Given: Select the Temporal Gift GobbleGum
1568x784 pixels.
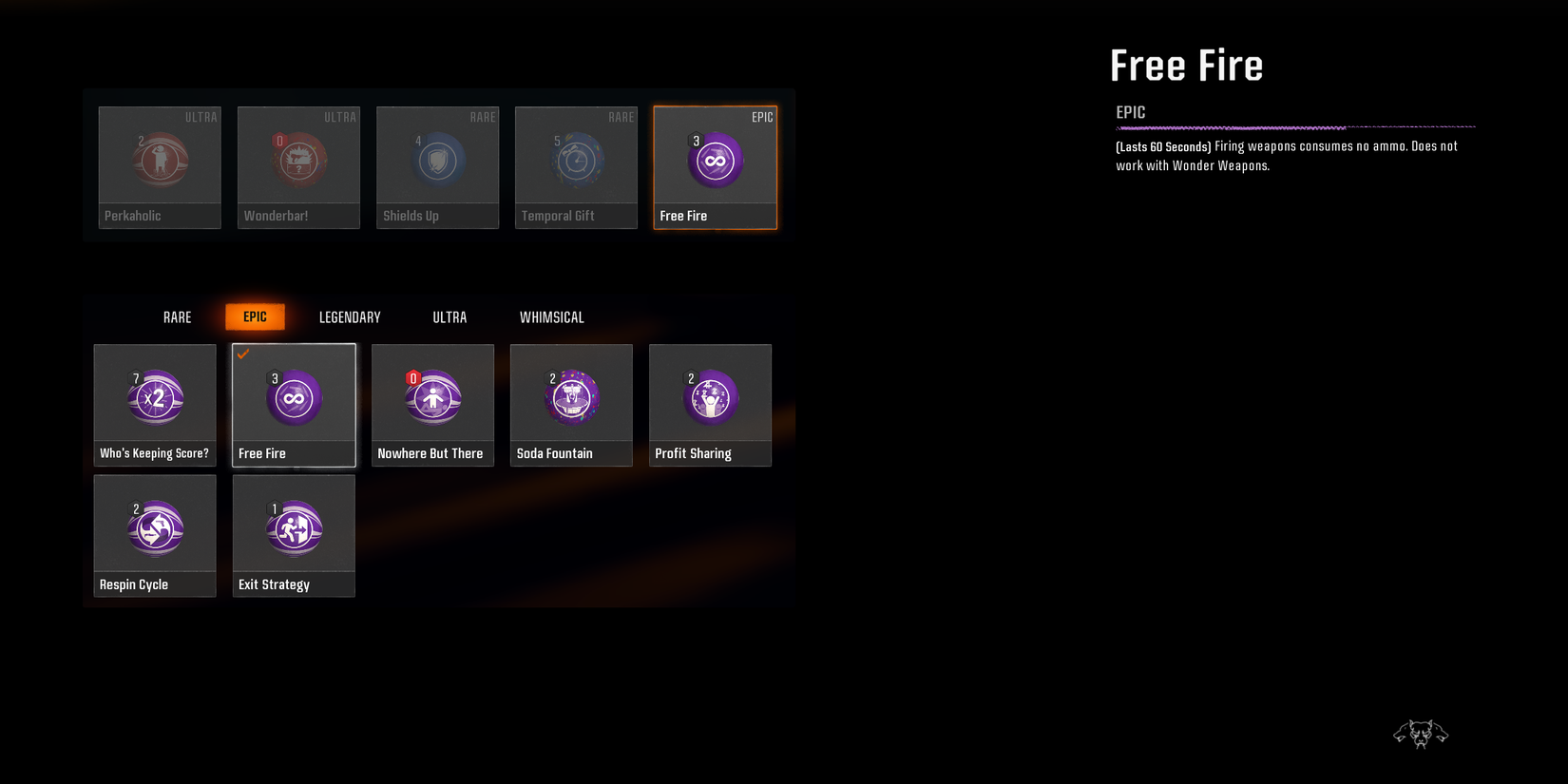Looking at the screenshot, I should 575,167.
